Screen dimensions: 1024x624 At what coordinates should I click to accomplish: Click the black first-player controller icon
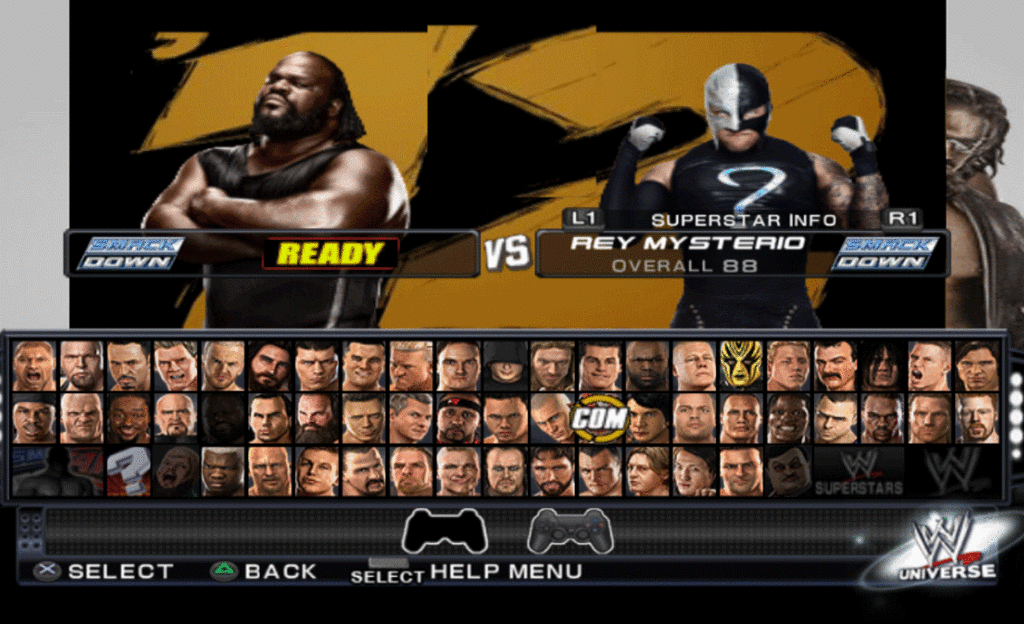point(444,530)
